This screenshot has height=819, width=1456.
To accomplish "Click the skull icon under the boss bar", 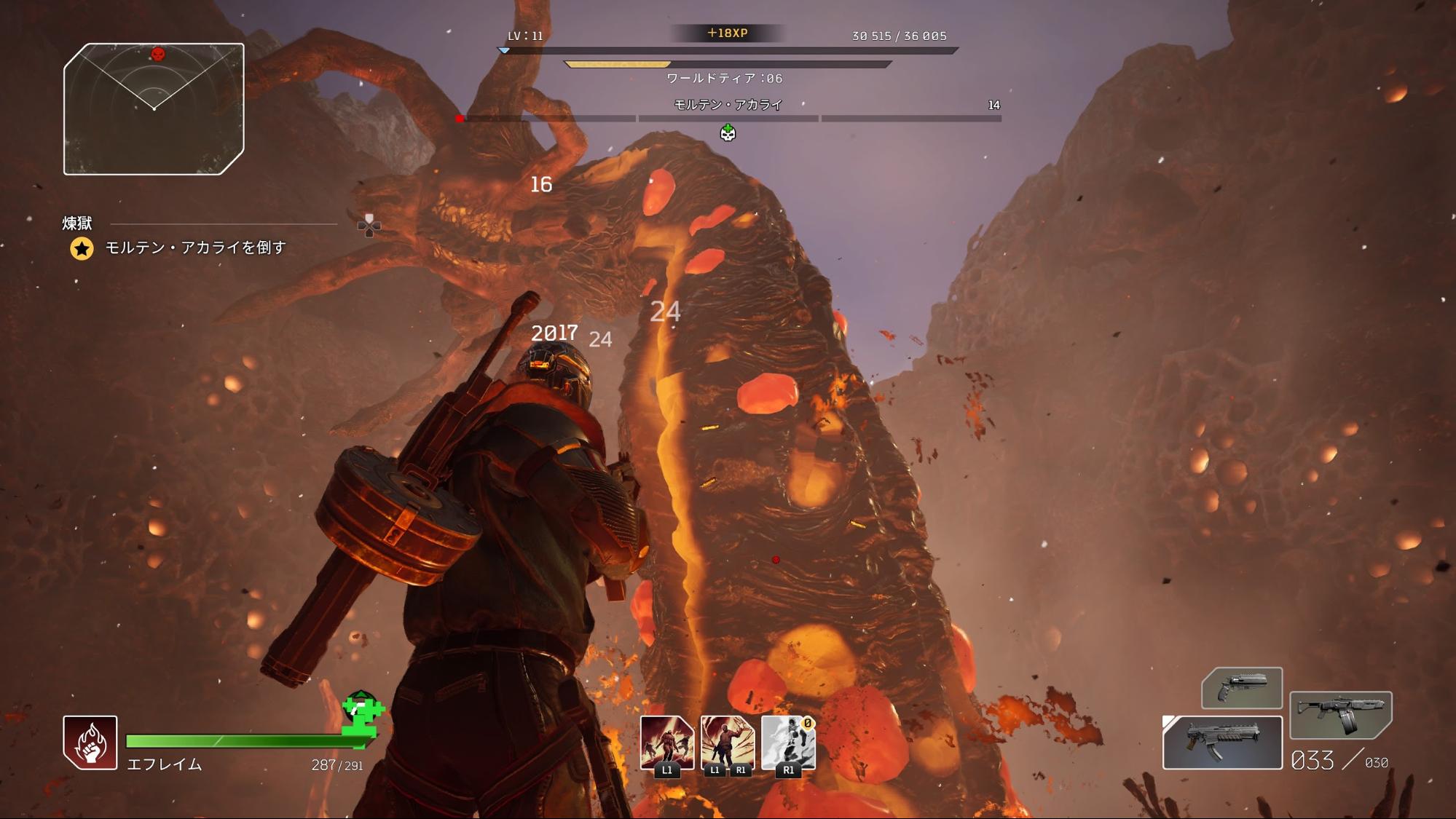I will (x=728, y=132).
